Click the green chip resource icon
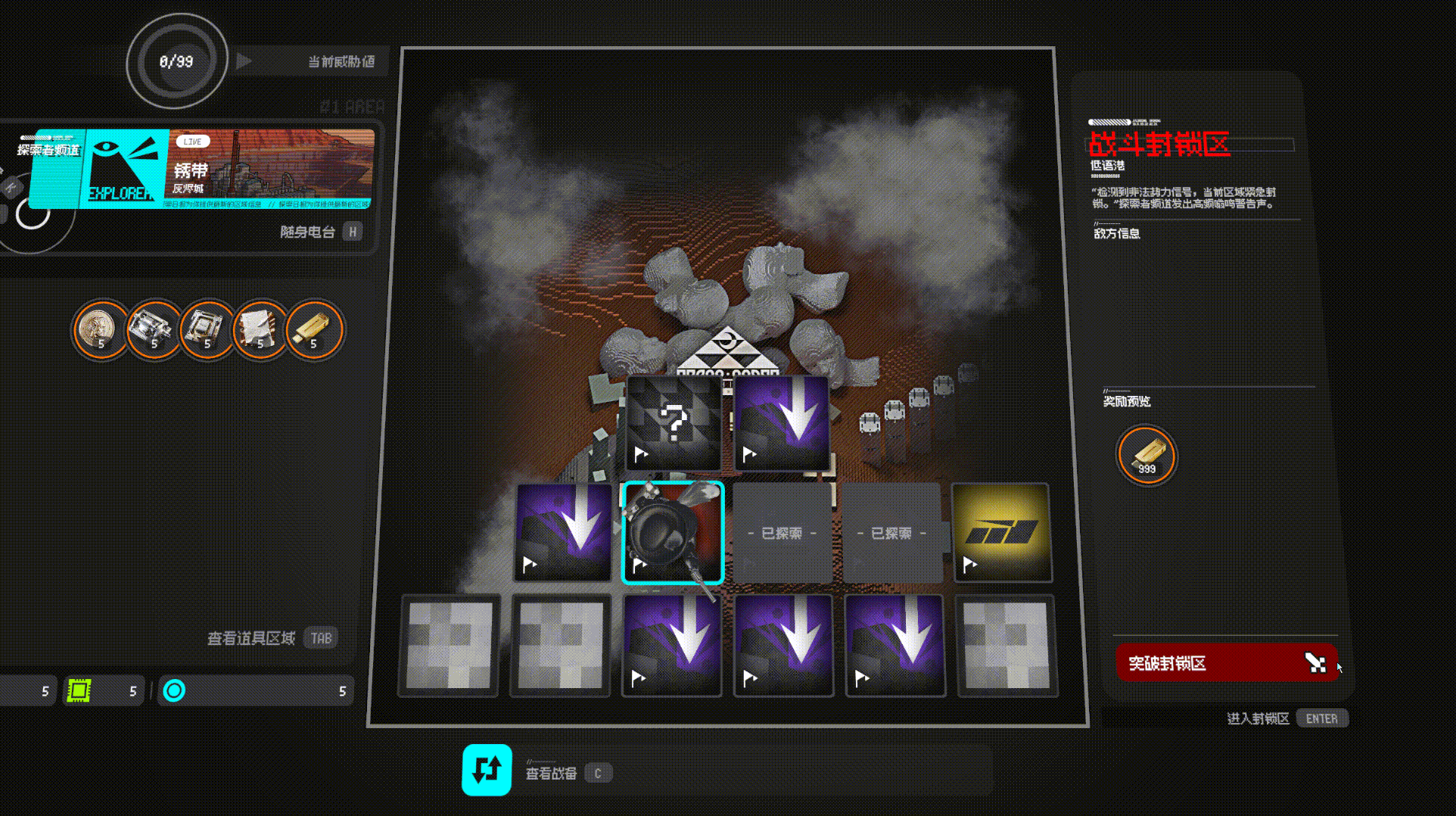 tap(79, 690)
